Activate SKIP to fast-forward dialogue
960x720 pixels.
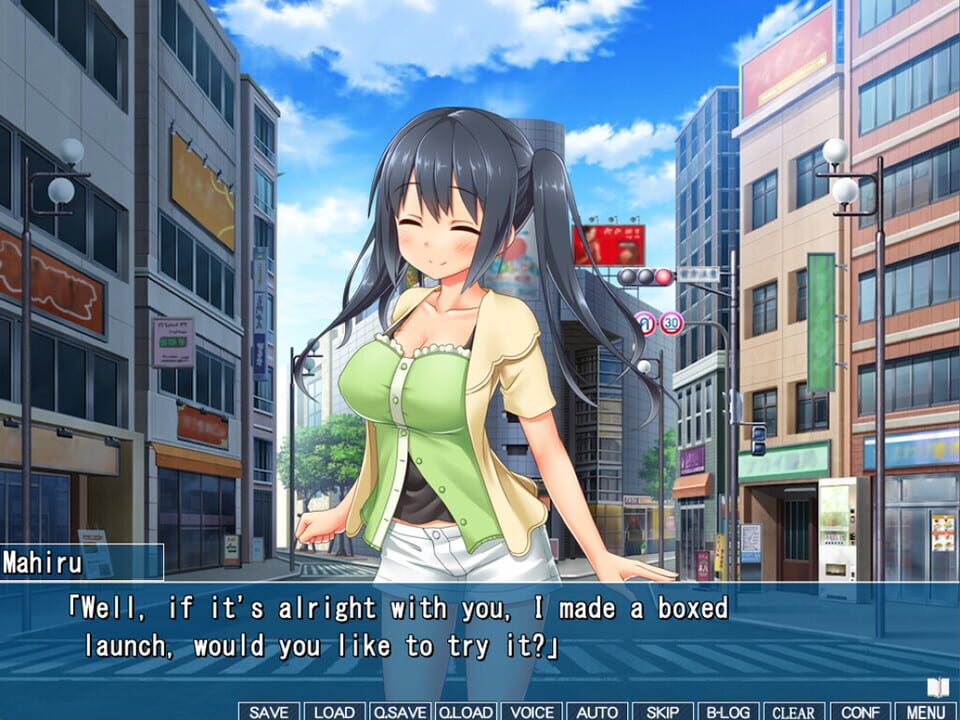pos(662,711)
